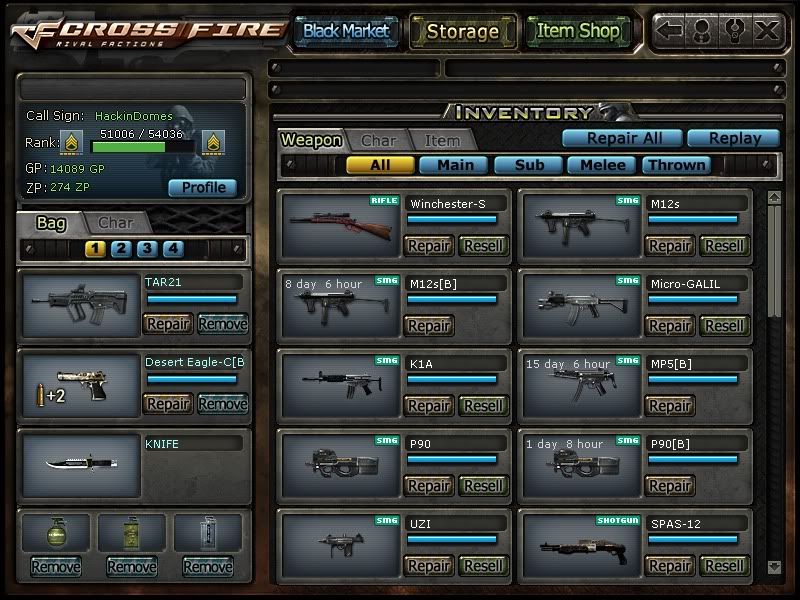800x600 pixels.
Task: Remove the TAR21 from the bag
Action: 222,323
